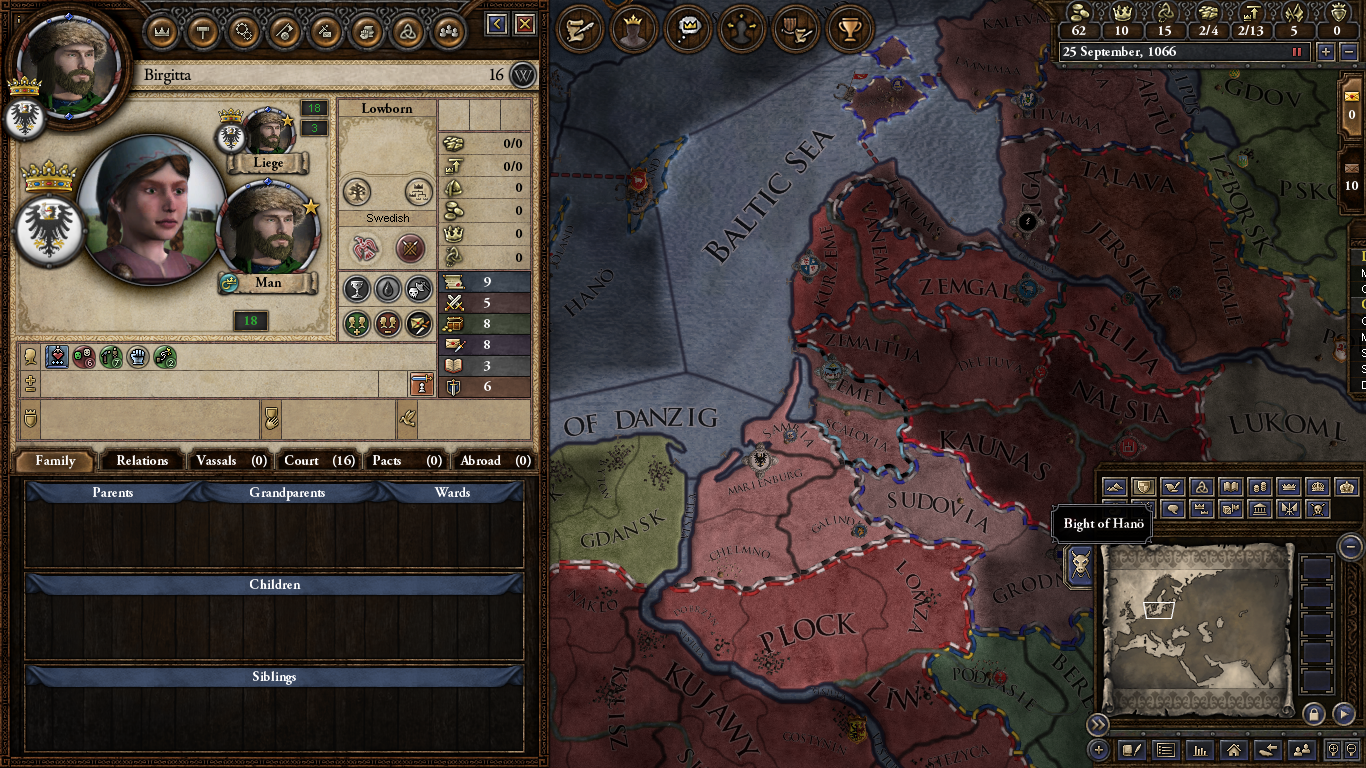Toggle the pause button beside the date
Viewport: 1366px width, 768px height.
tap(1298, 52)
